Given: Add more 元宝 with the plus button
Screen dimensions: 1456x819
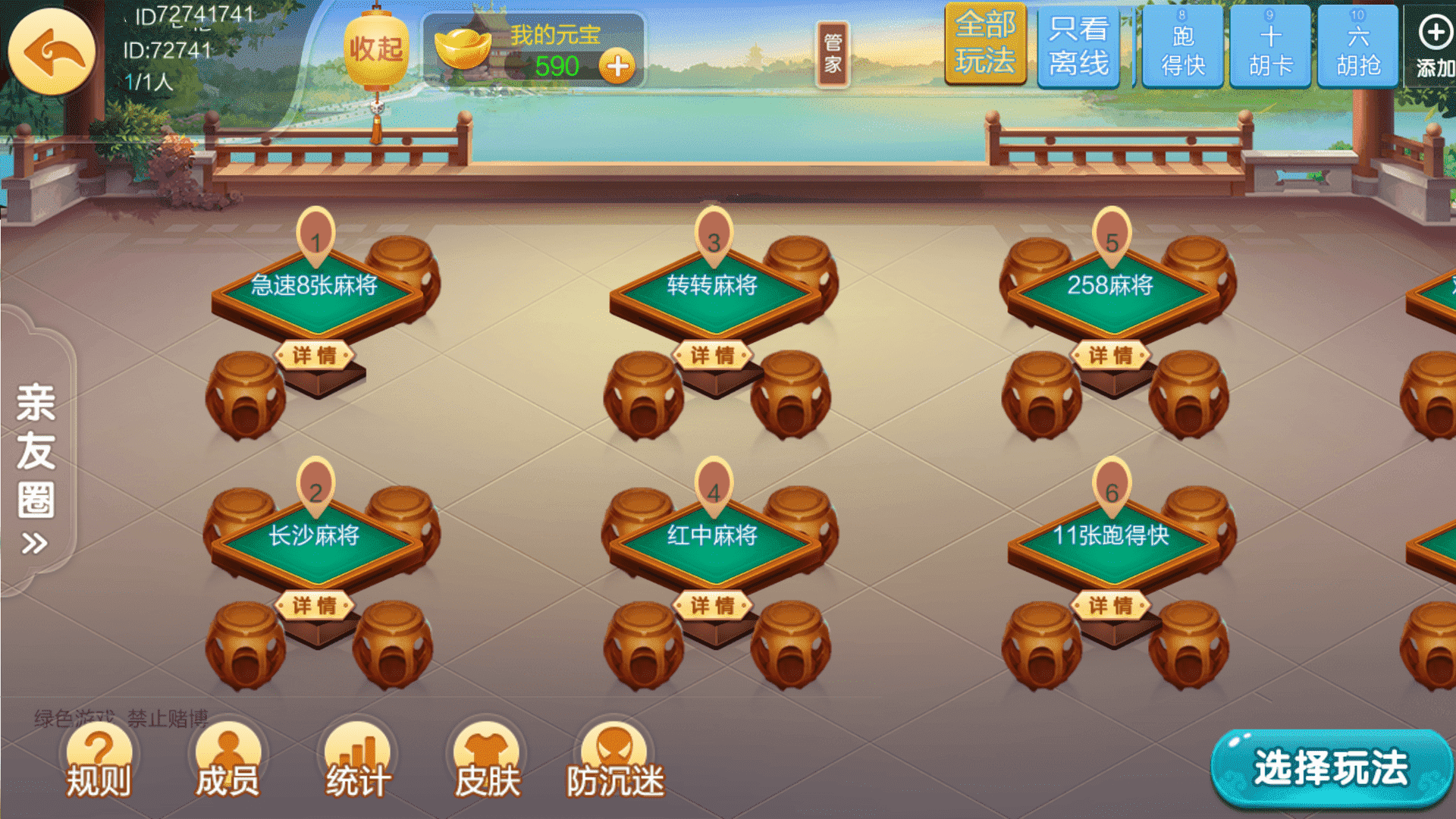Looking at the screenshot, I should (617, 67).
